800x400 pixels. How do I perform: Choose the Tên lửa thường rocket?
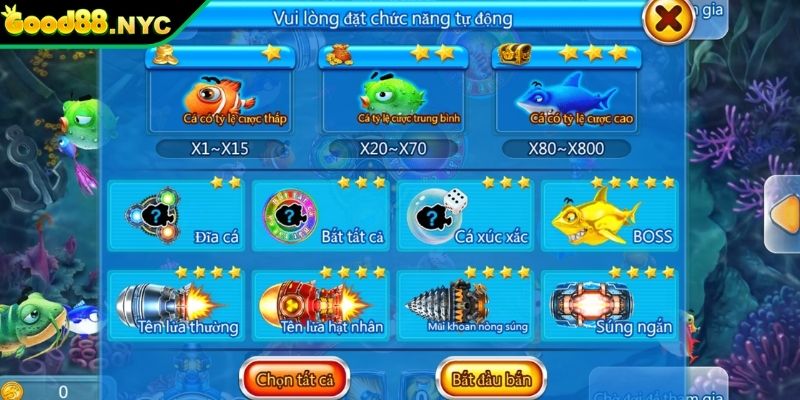[177, 306]
